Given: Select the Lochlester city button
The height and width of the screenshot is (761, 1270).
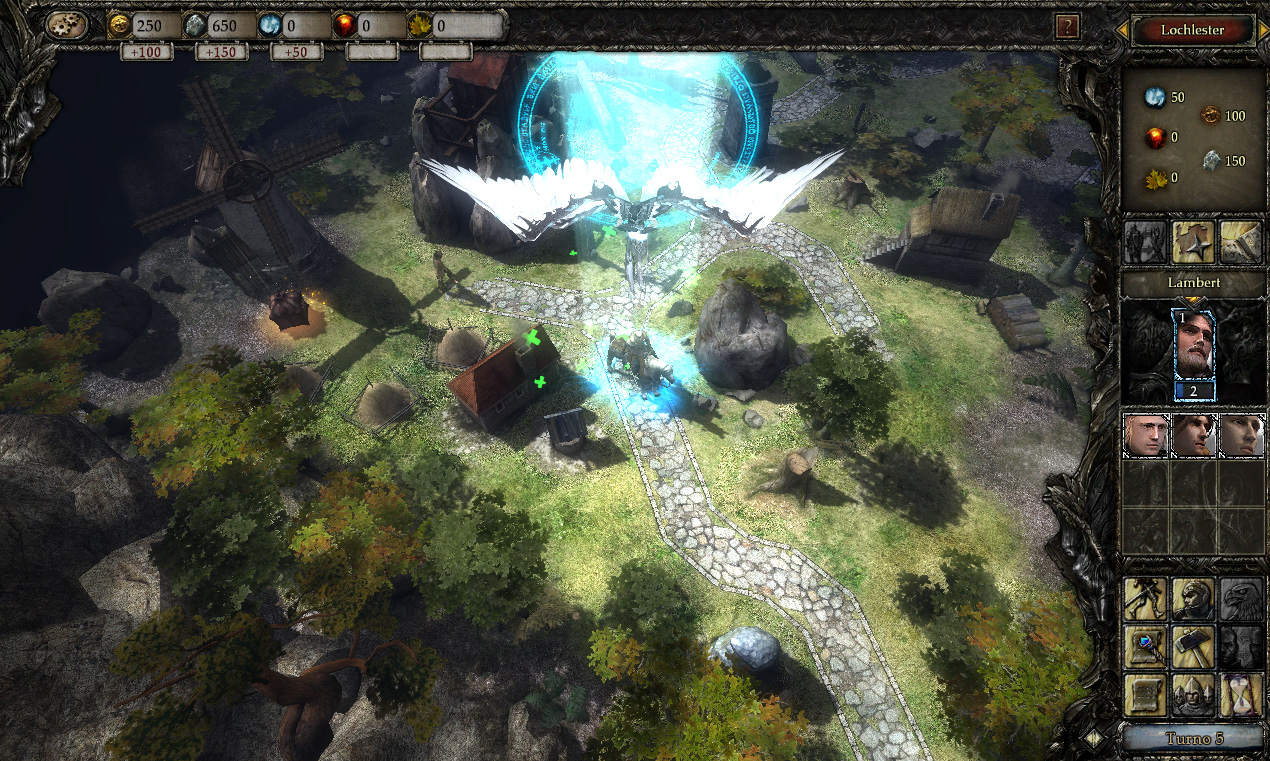Looking at the screenshot, I should click(1192, 30).
